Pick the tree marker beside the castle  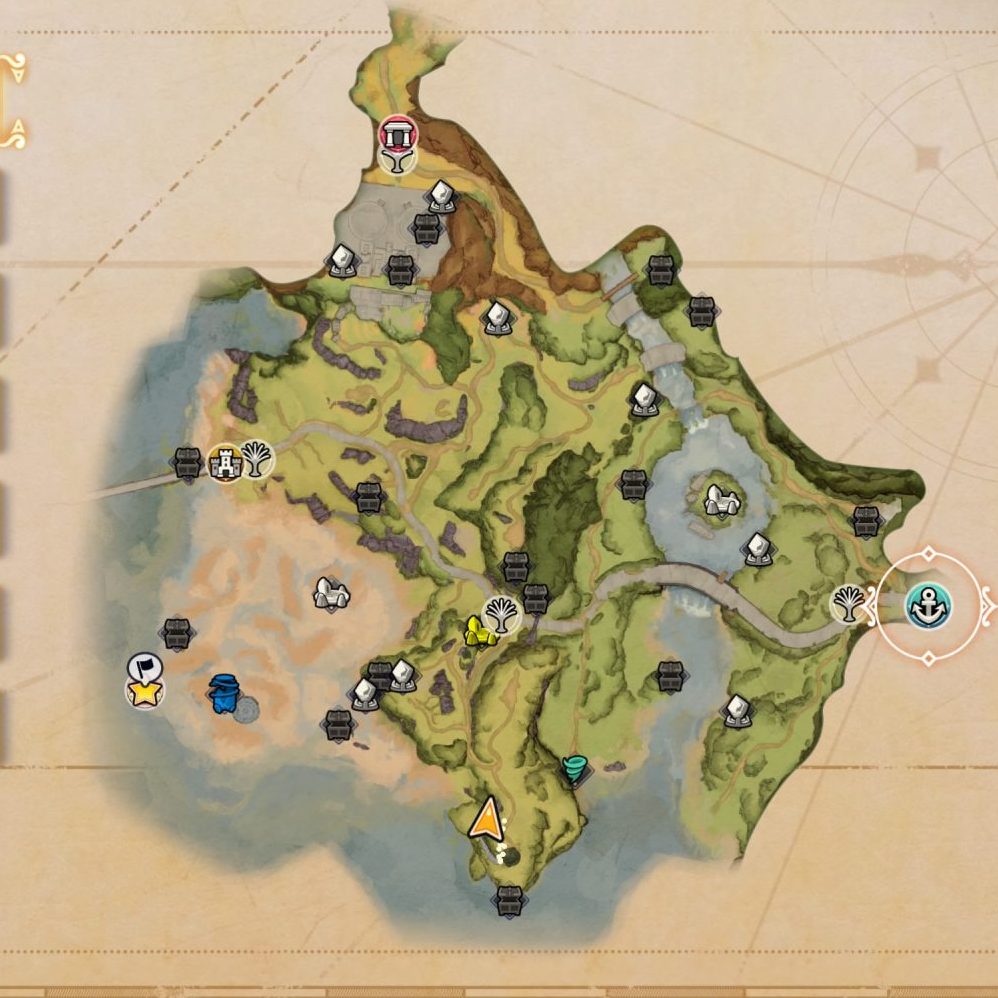[257, 460]
